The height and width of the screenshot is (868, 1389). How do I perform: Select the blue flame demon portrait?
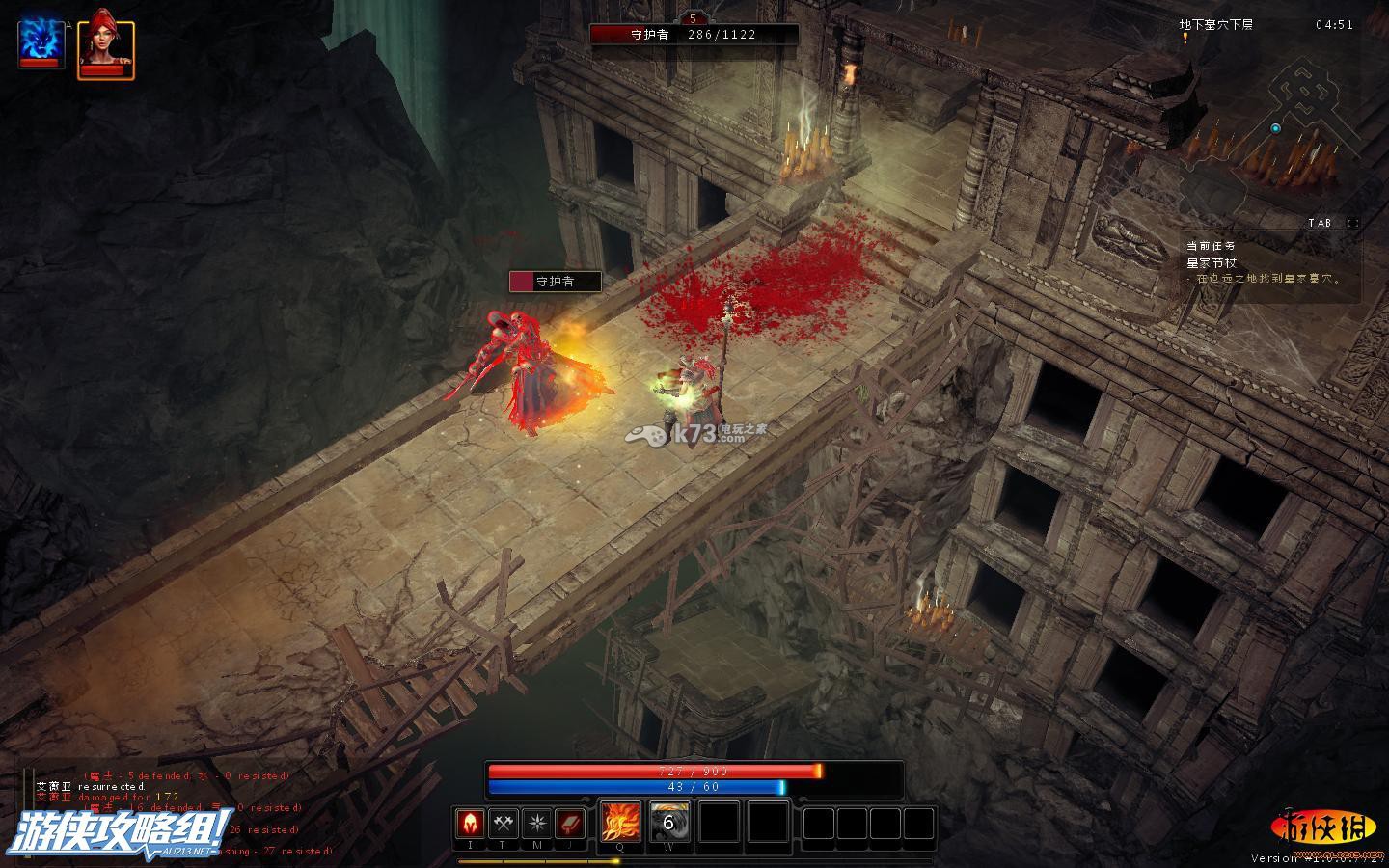pos(41,41)
